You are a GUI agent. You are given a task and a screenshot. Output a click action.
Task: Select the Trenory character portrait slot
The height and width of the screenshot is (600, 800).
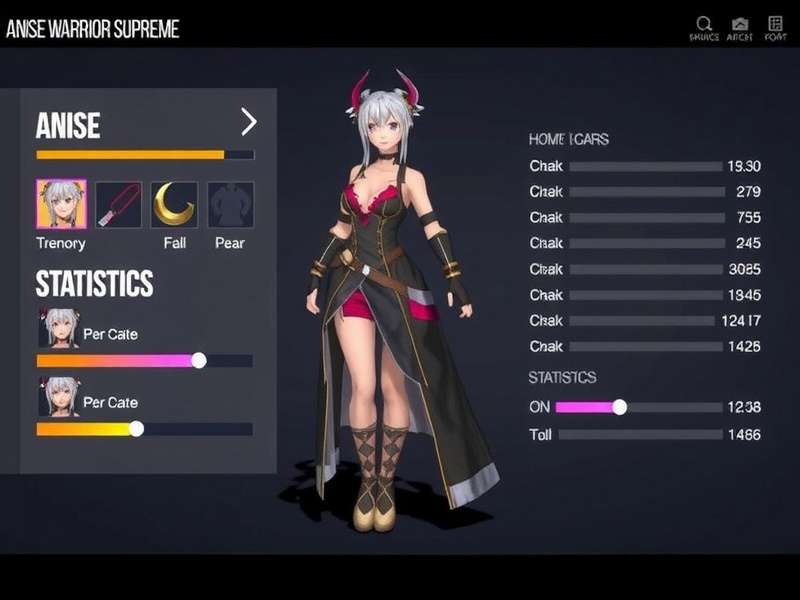[61, 204]
